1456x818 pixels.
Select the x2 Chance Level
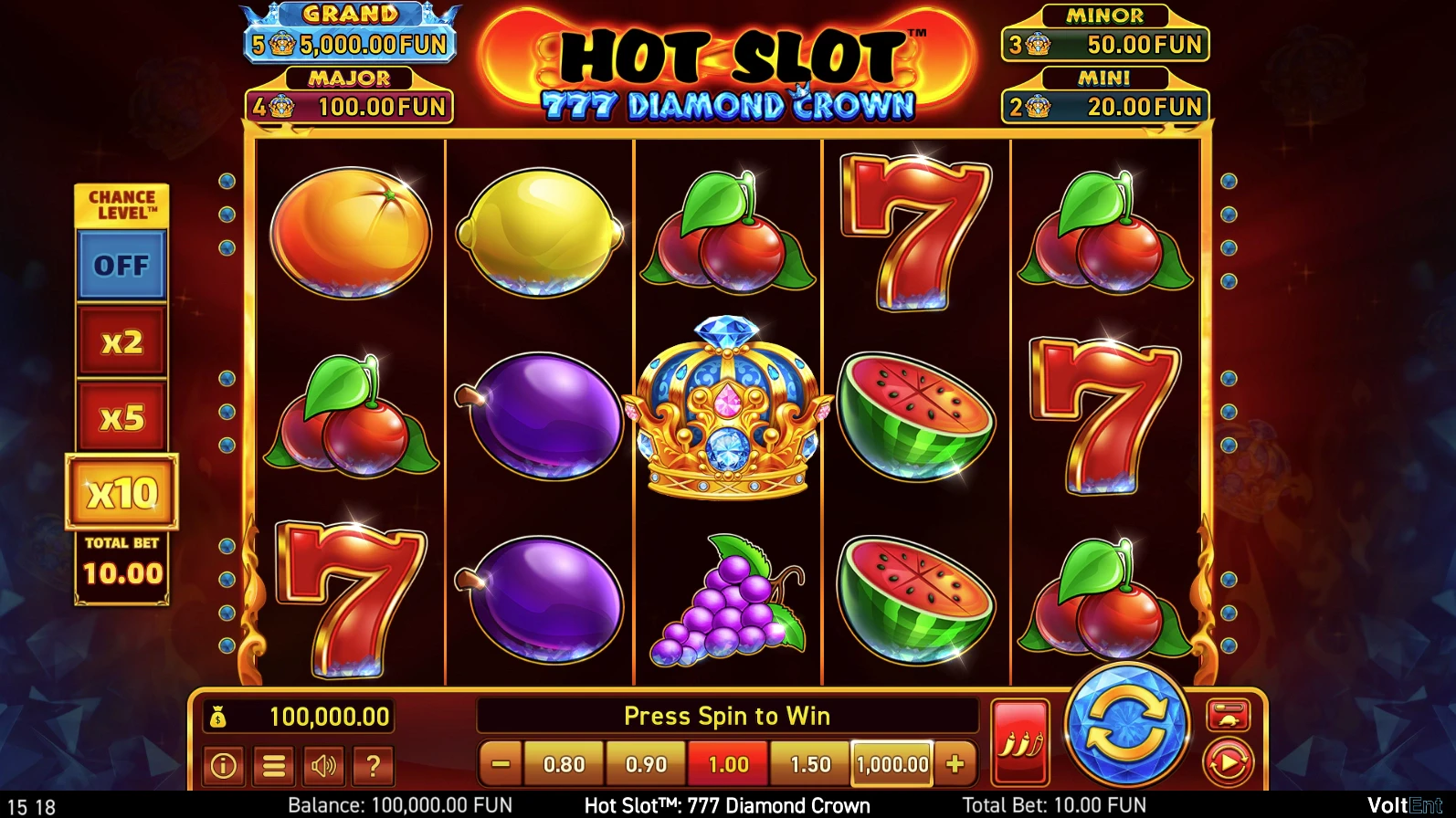tap(121, 342)
